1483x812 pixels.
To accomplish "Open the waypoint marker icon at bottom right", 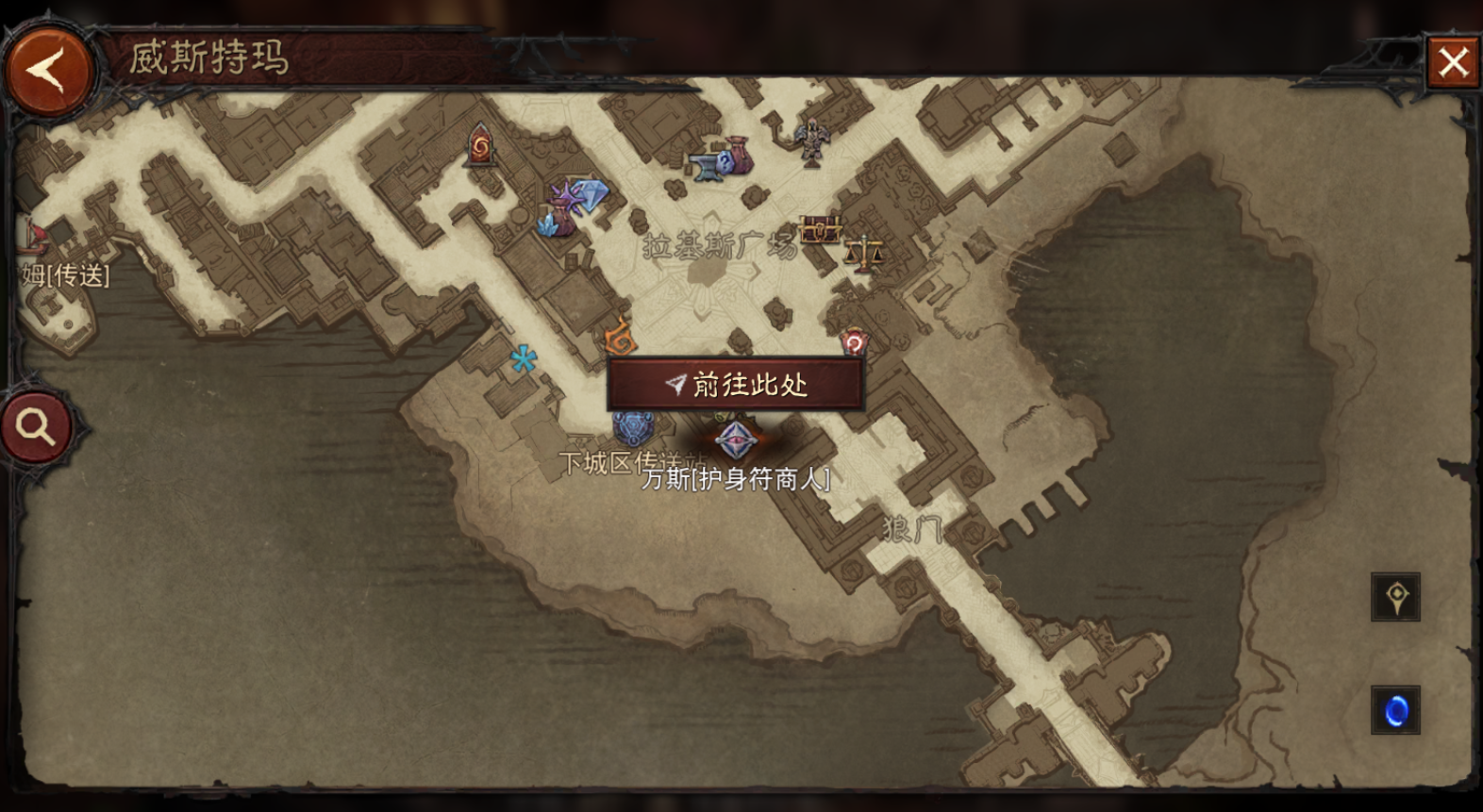I will [1395, 598].
